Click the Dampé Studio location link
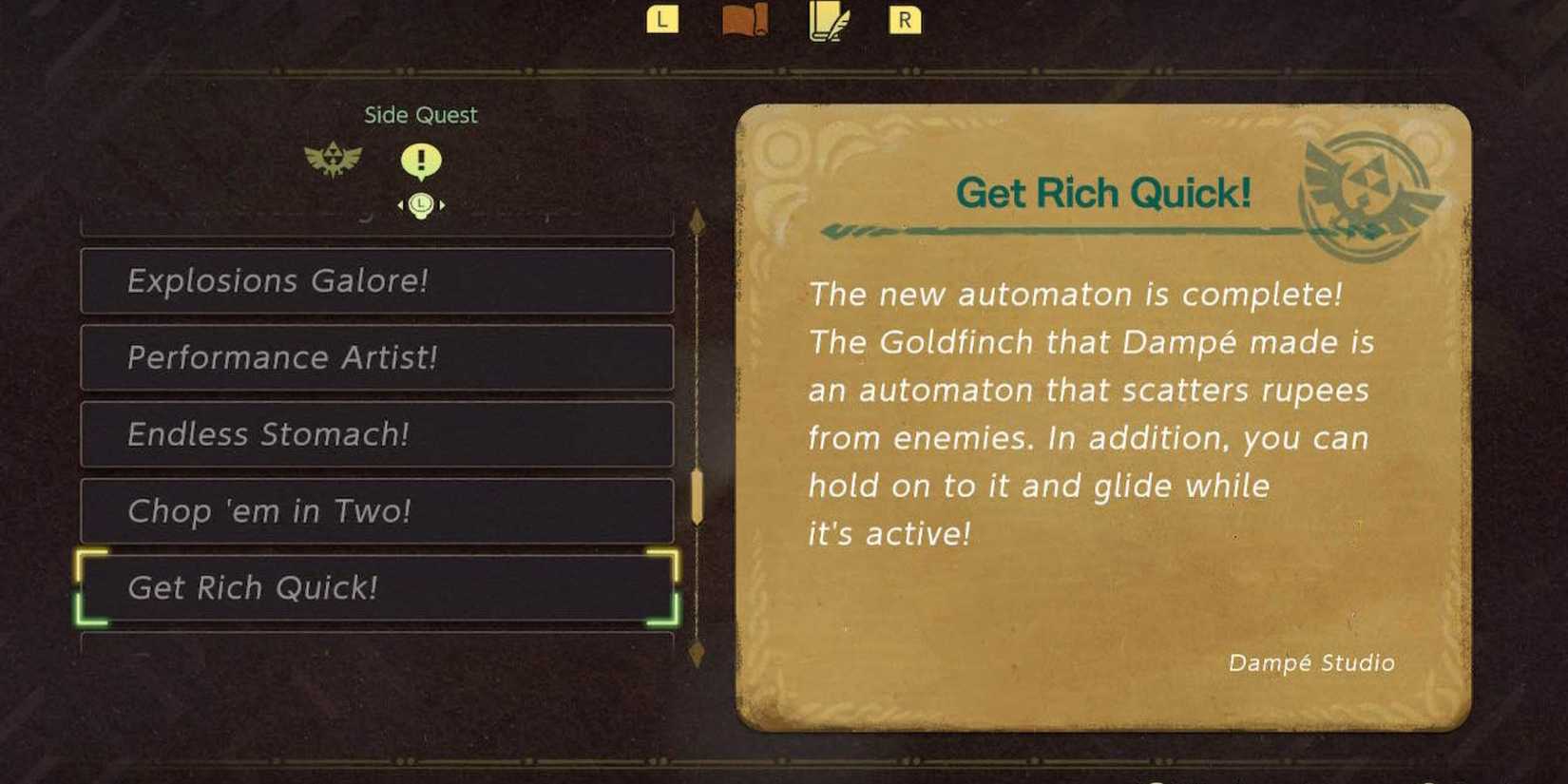Screen dimensions: 1568x784 1310,663
